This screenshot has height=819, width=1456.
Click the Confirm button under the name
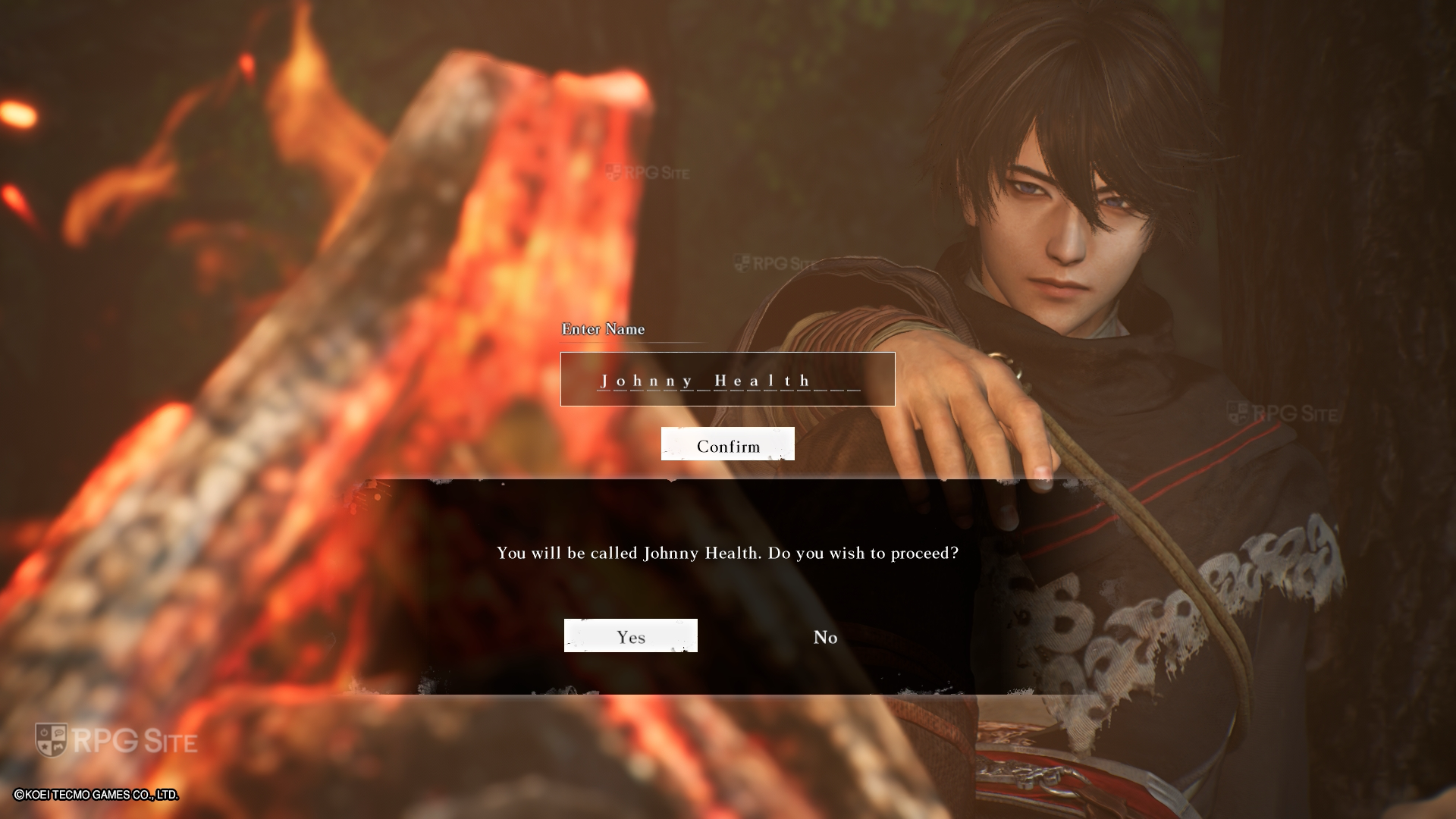[x=727, y=444]
